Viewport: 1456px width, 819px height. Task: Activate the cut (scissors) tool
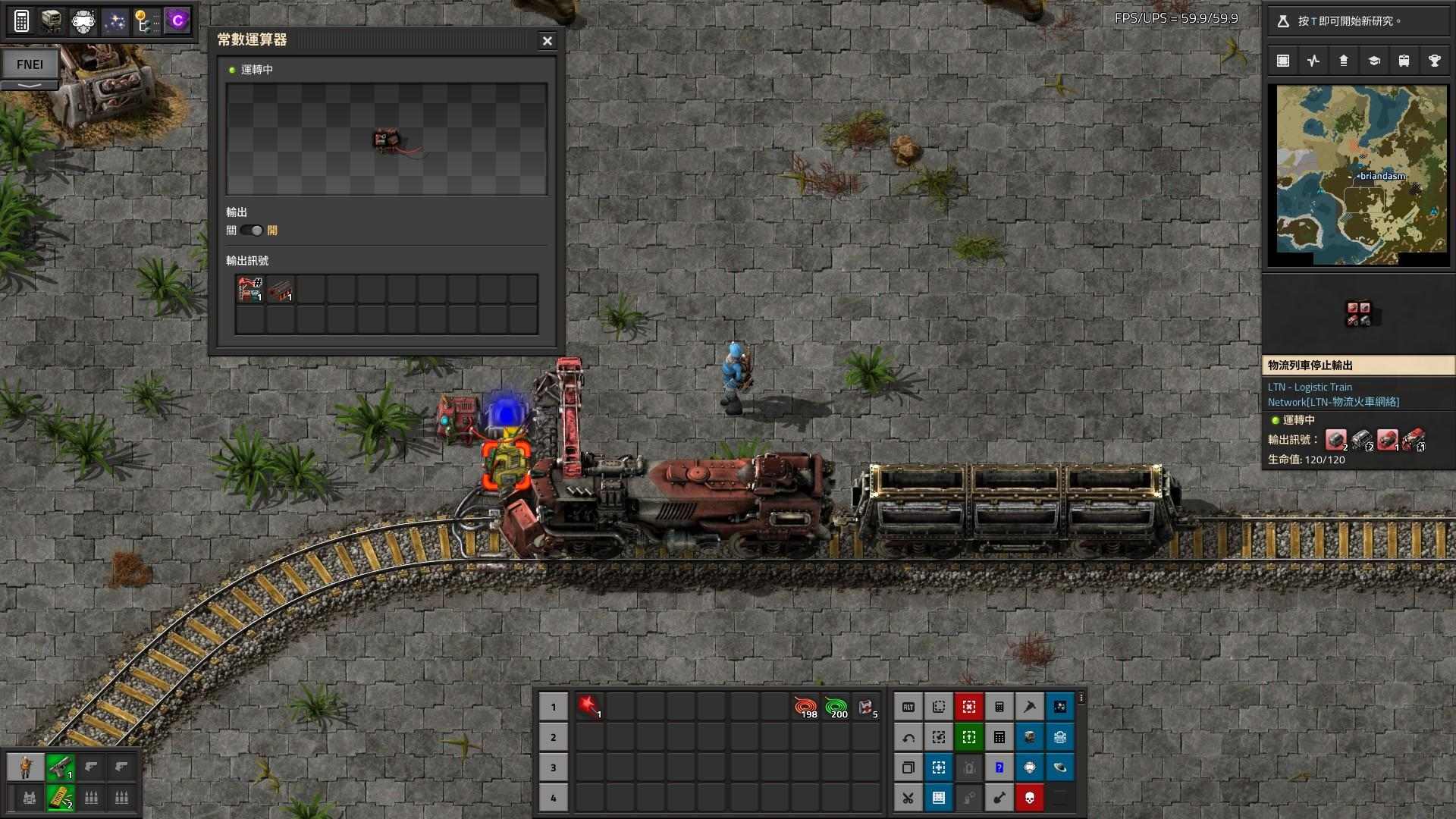coord(908,798)
